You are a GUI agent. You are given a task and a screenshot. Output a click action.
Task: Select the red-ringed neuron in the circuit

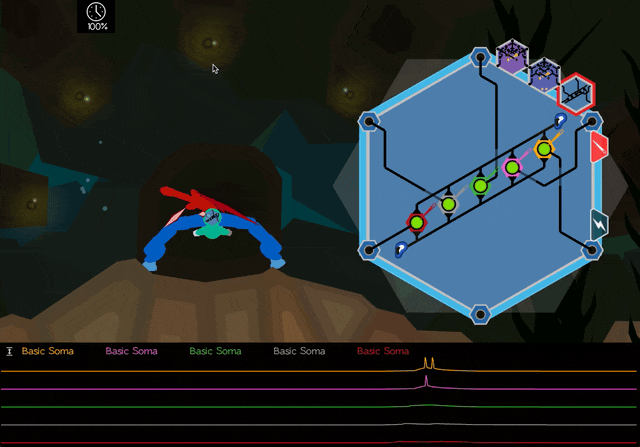click(416, 222)
